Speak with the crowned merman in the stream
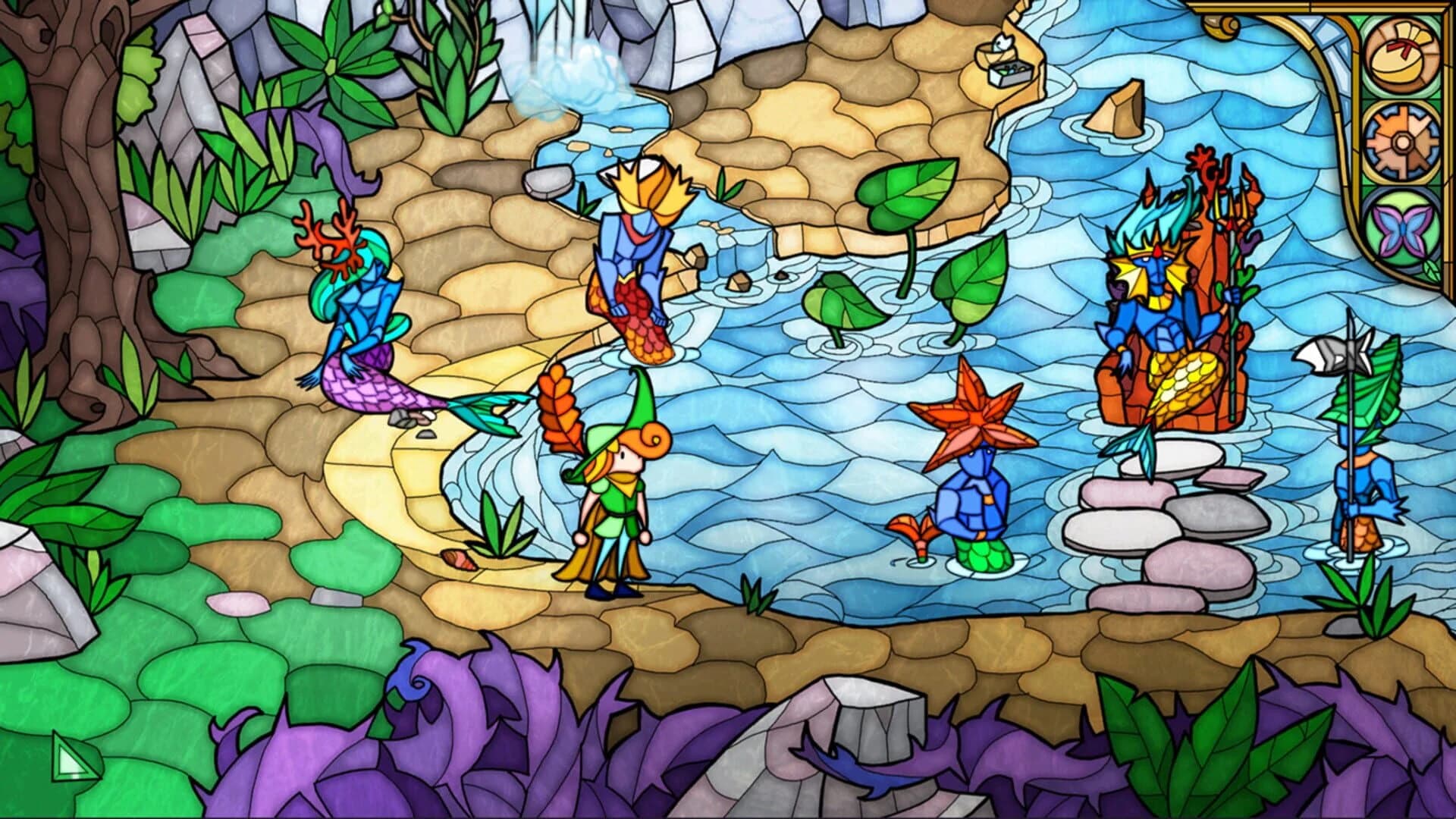Screen dimensions: 1456x819 tap(637, 250)
